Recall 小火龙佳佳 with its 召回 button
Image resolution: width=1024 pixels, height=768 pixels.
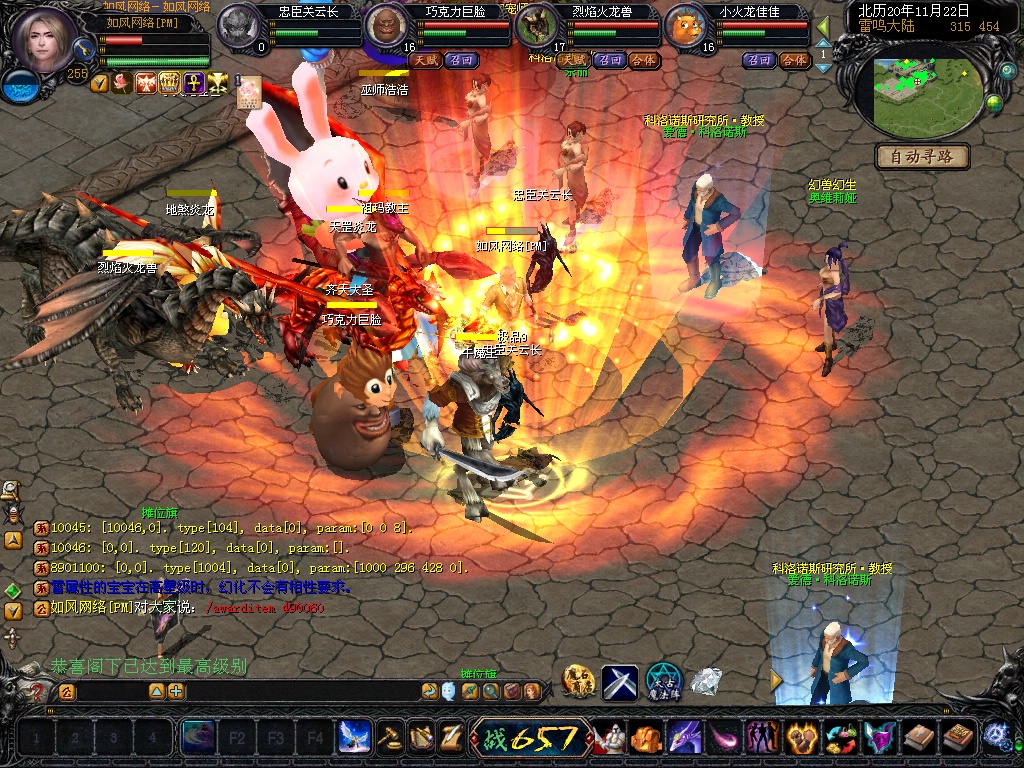tap(759, 60)
